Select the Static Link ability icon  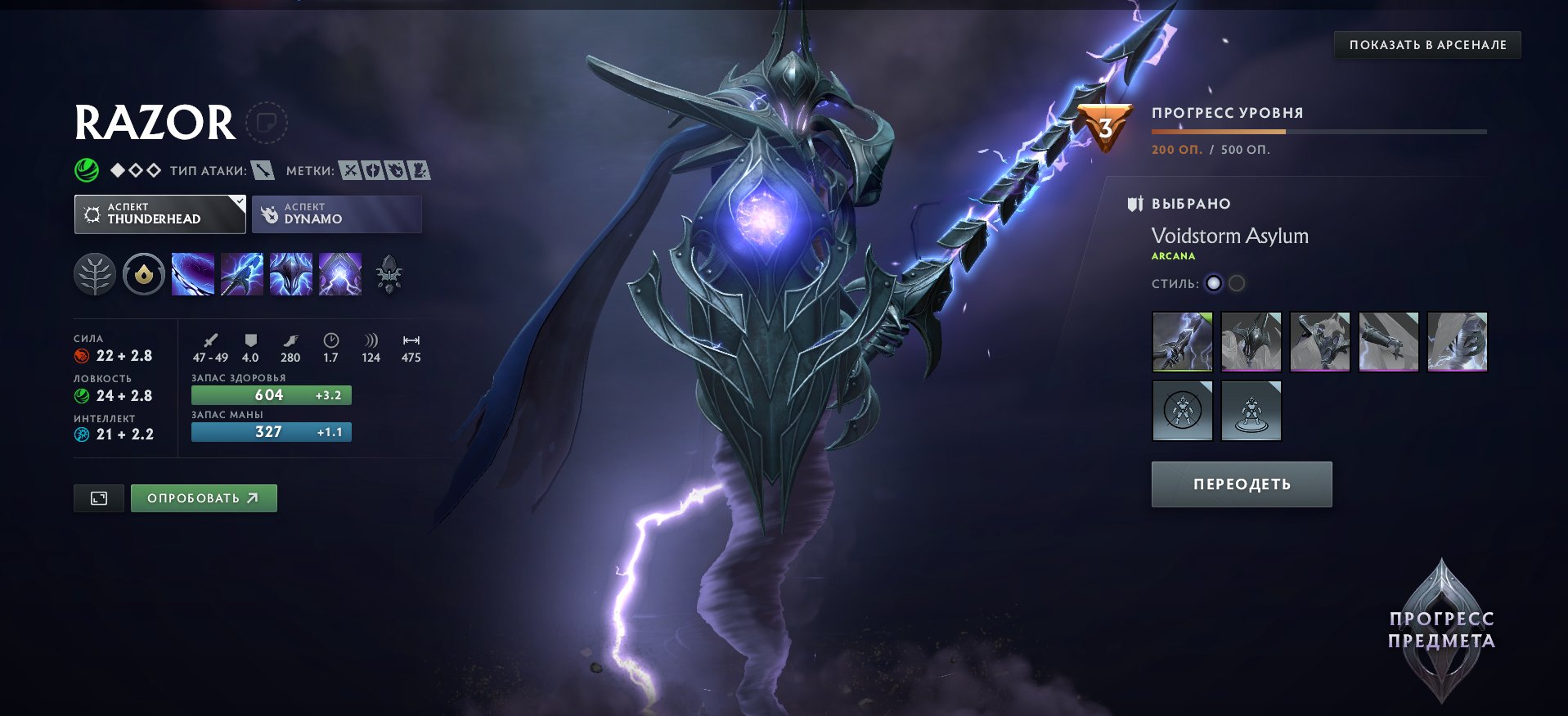pos(242,274)
